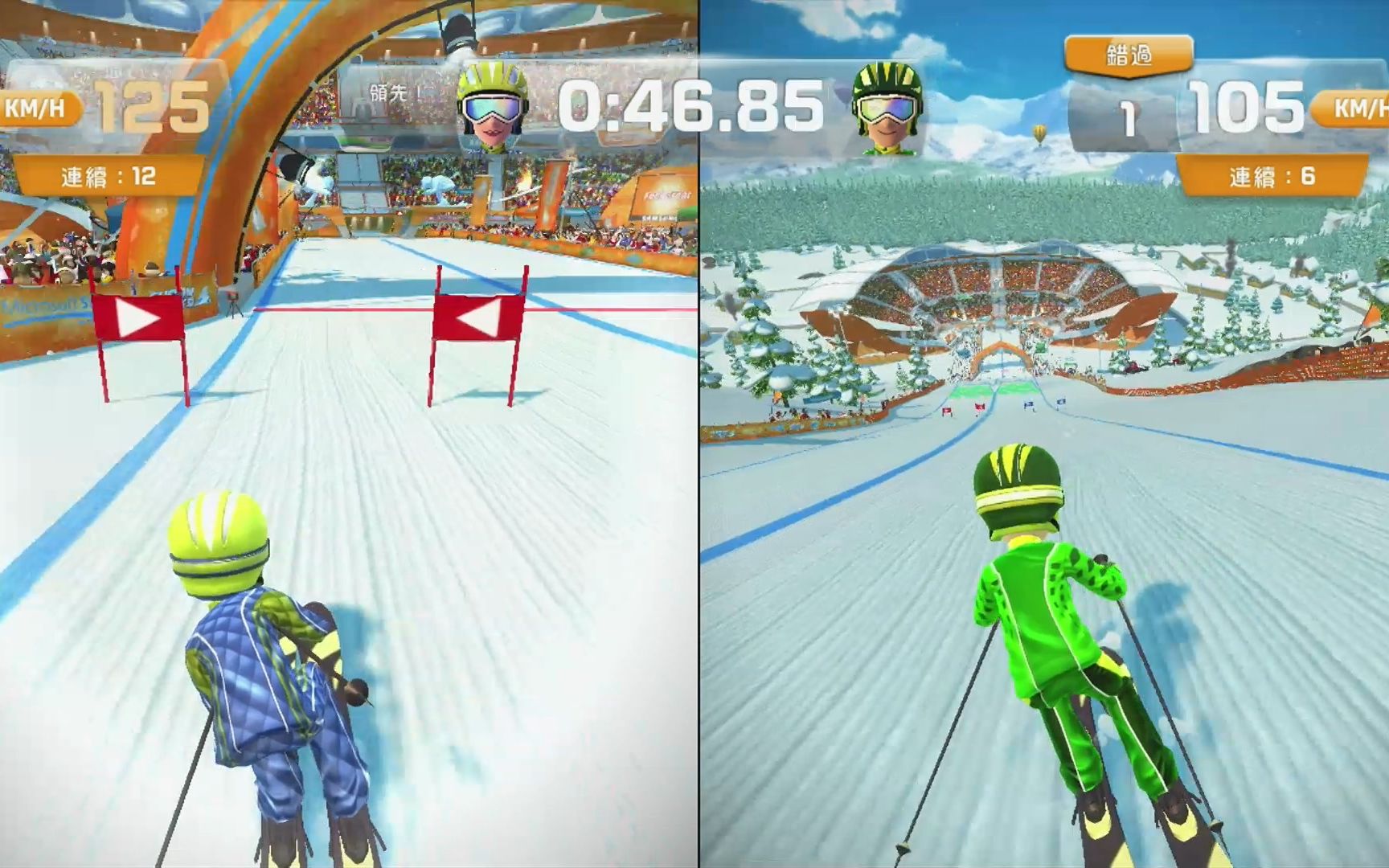Select the green-helmet player avatar portrait
Image resolution: width=1389 pixels, height=868 pixels.
click(x=887, y=108)
